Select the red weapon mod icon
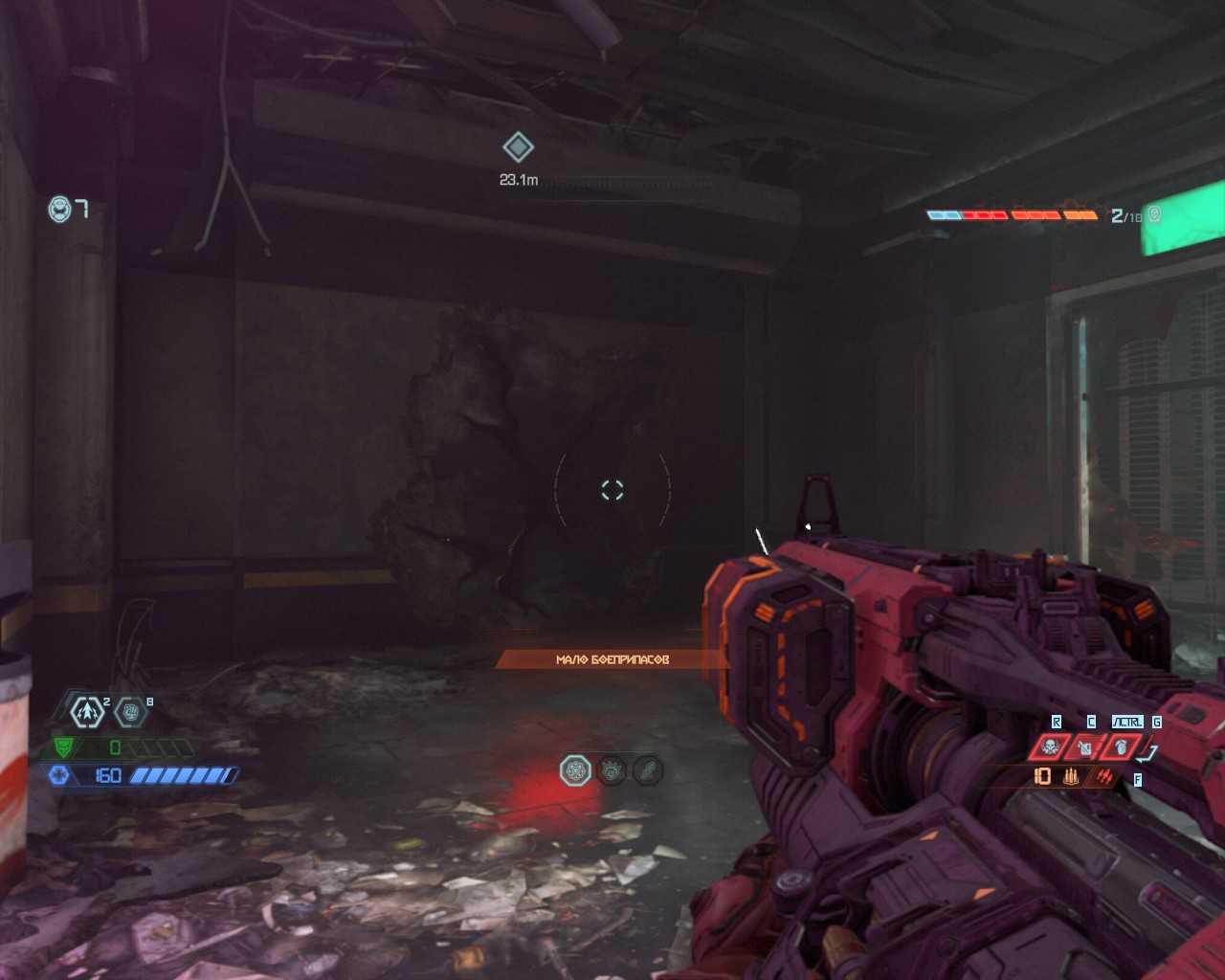This screenshot has width=1225, height=980. (1104, 777)
